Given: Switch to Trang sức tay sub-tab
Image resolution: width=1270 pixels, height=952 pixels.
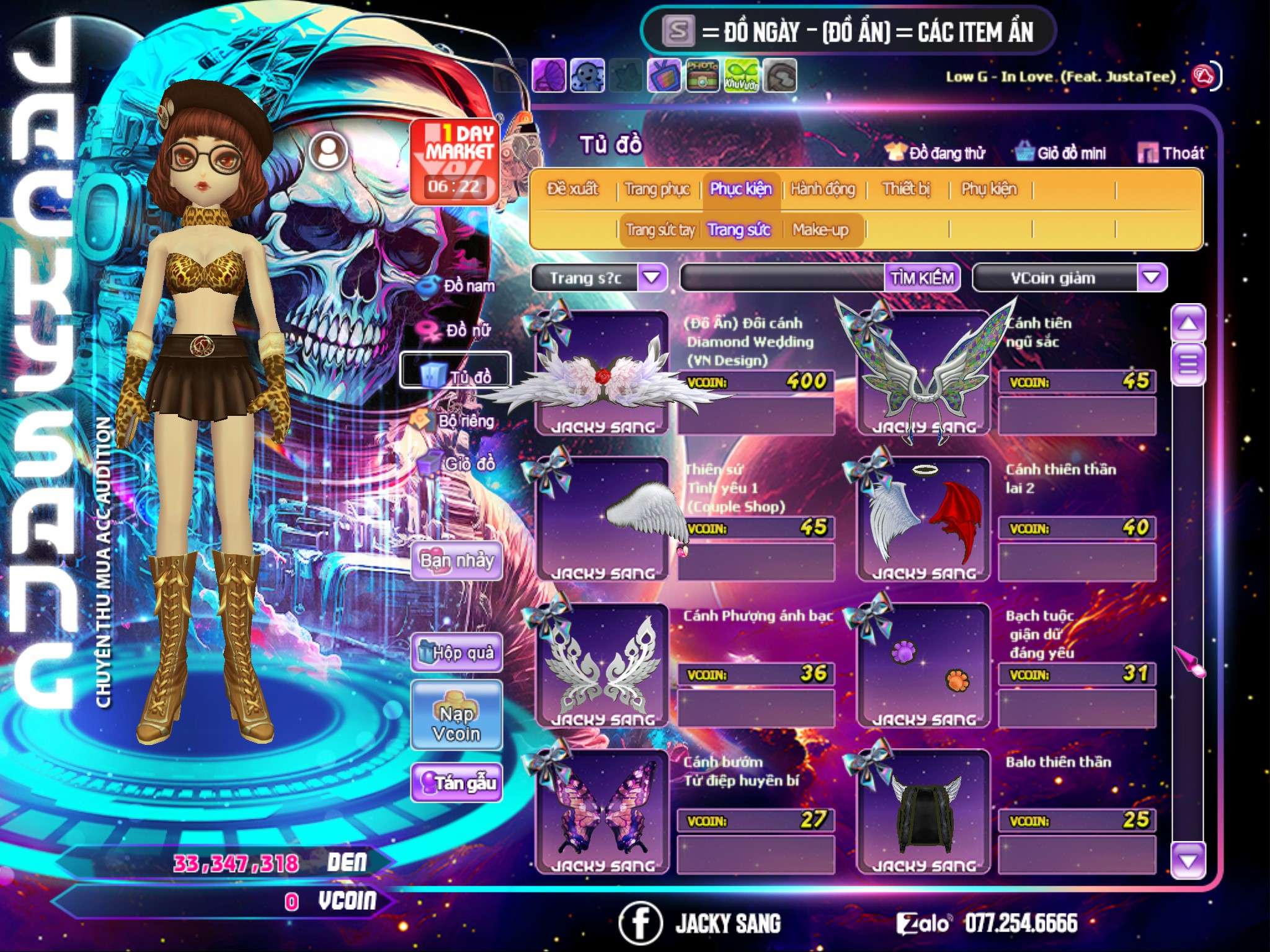Looking at the screenshot, I should (660, 230).
